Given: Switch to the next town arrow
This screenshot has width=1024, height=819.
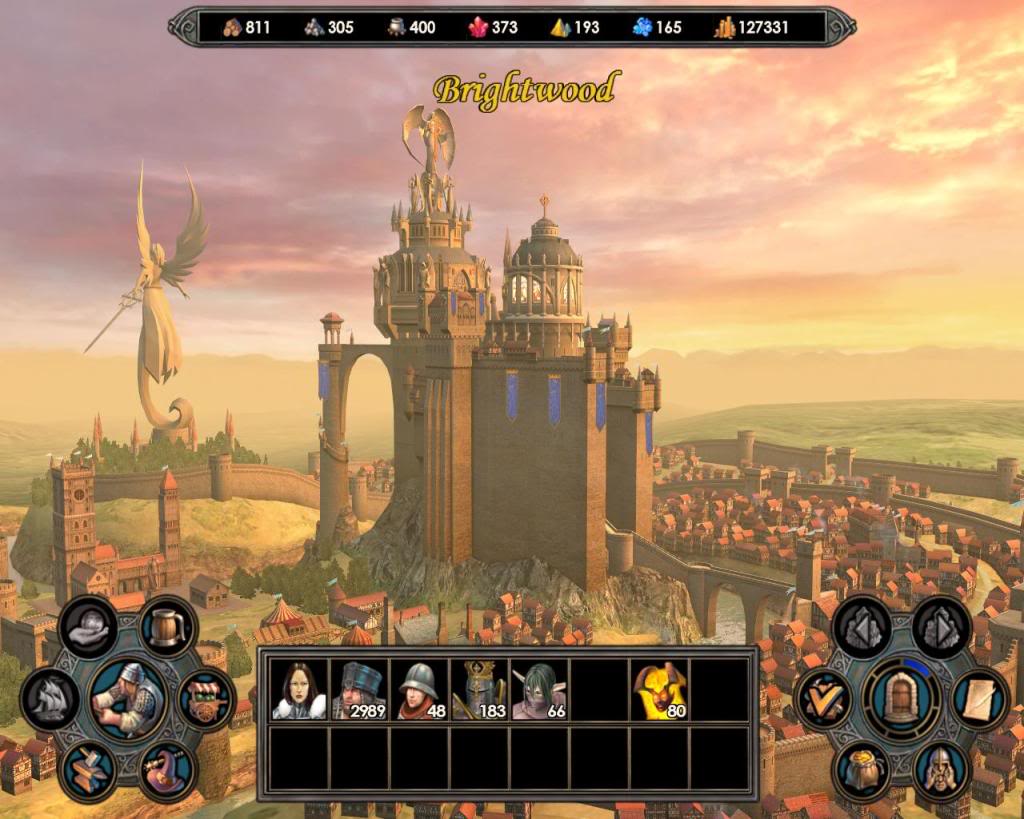Looking at the screenshot, I should 941,627.
